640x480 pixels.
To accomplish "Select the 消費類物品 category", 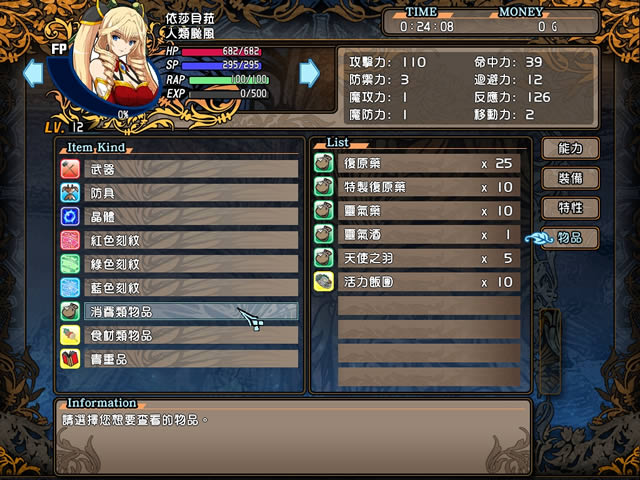I will pyautogui.click(x=180, y=311).
